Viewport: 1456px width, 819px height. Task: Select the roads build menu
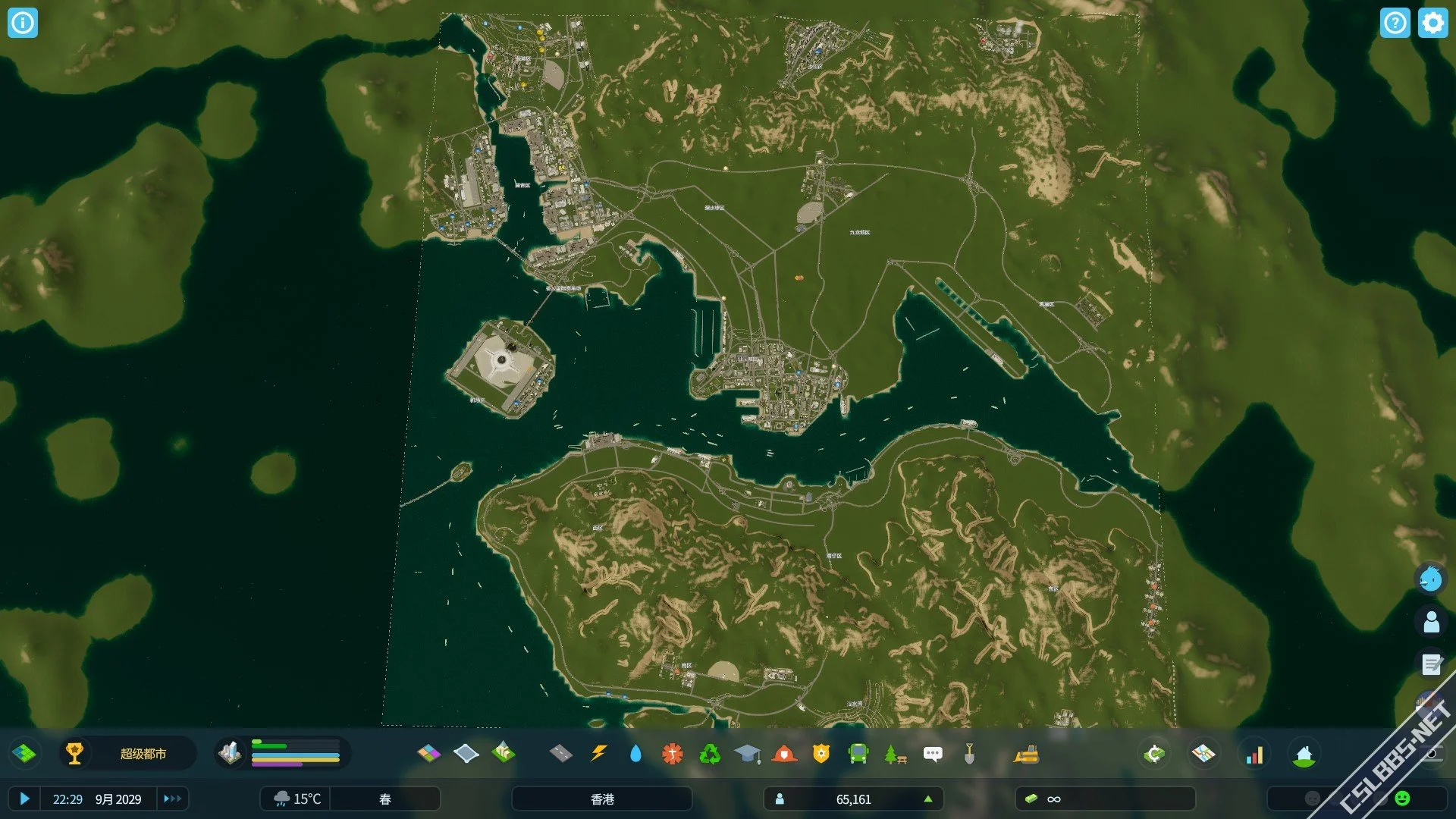pos(560,754)
